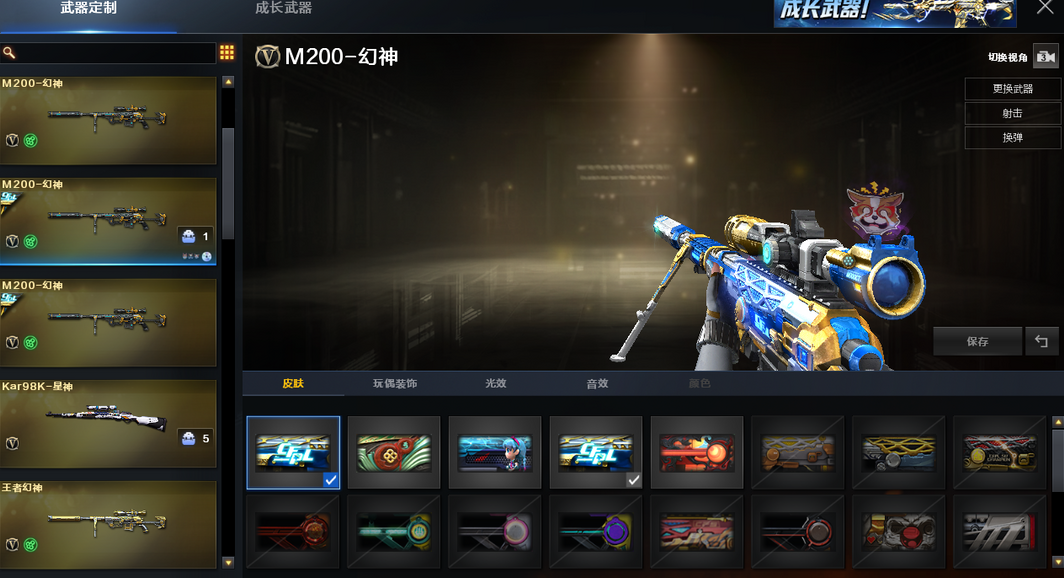Screen dimensions: 1064x578
Task: Click the 更换武器 button
Action: point(1012,89)
